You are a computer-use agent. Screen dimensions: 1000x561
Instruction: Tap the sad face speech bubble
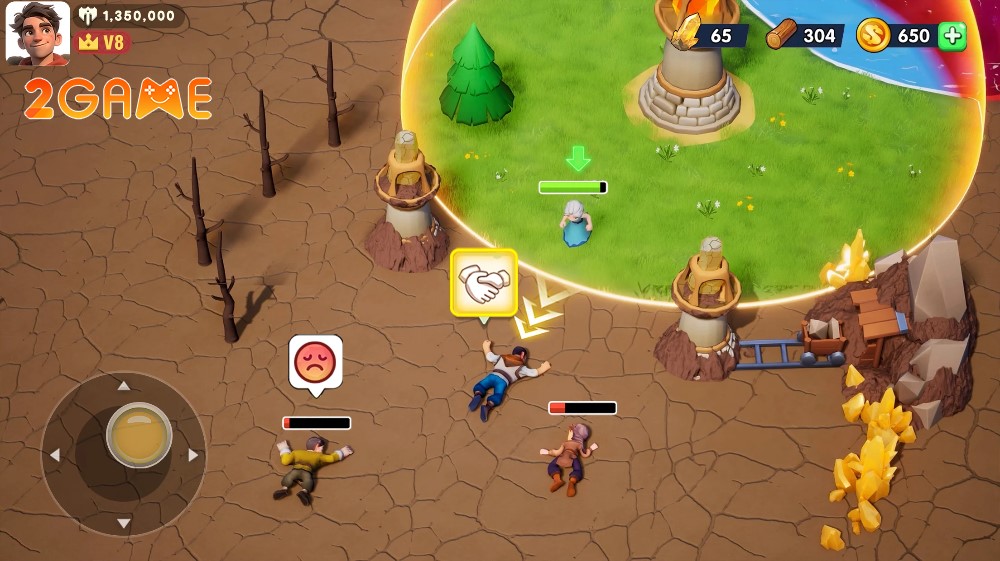coord(315,361)
